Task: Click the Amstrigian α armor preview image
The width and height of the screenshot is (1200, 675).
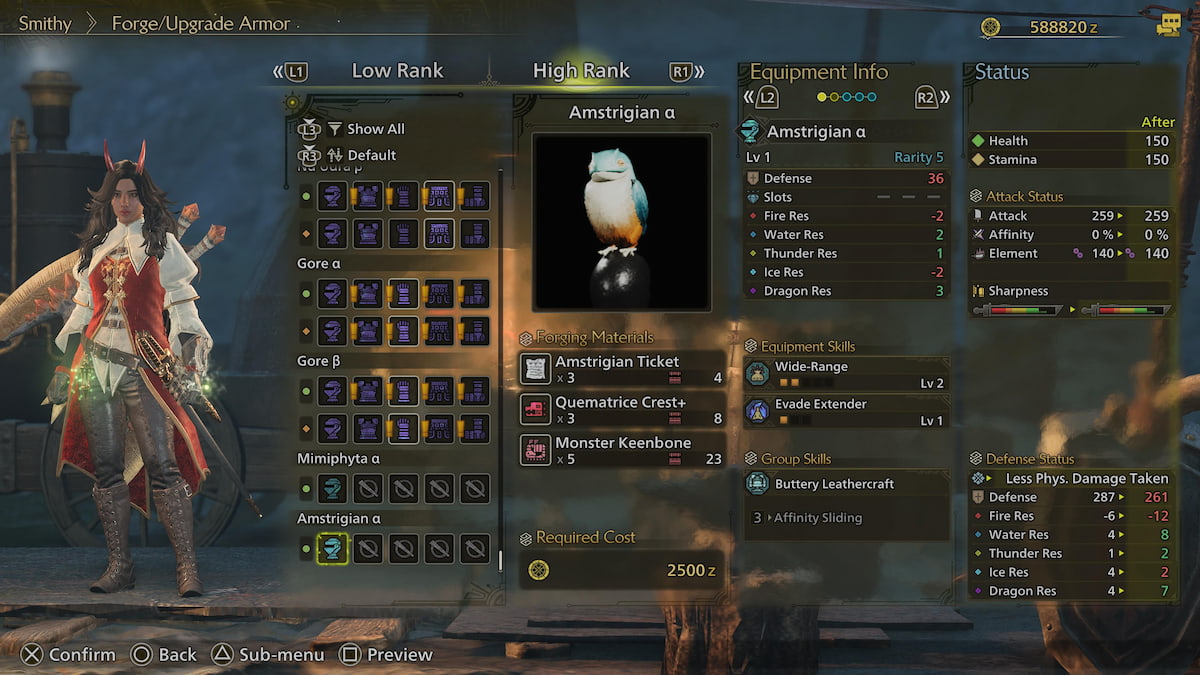Action: point(622,222)
